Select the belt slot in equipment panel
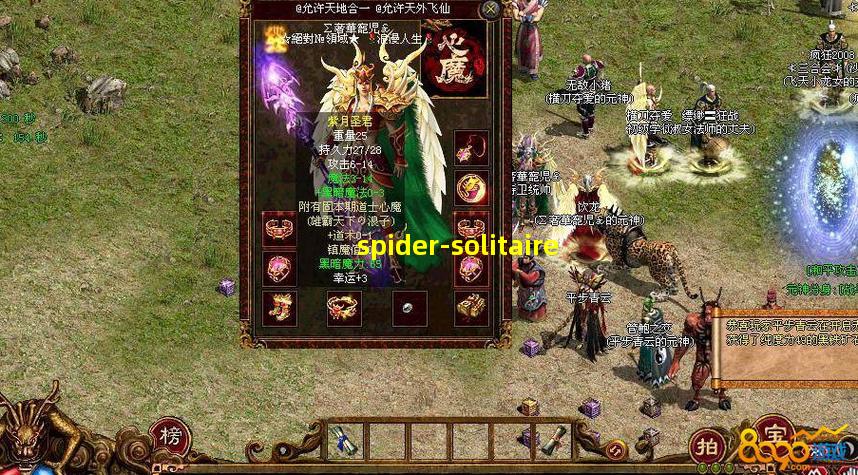 [343, 307]
